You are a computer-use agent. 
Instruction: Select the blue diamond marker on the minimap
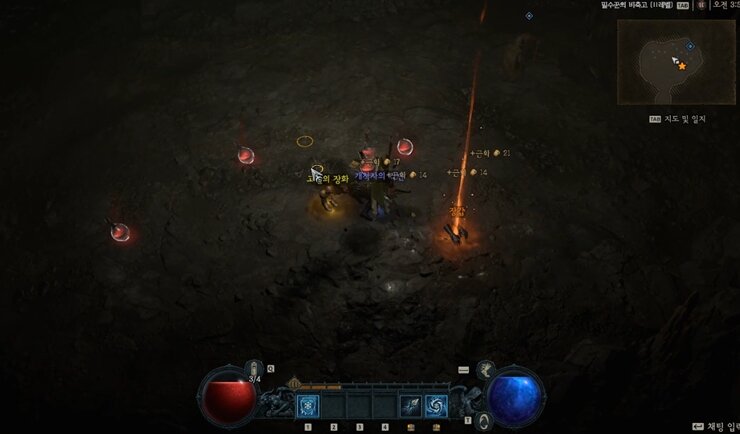690,46
